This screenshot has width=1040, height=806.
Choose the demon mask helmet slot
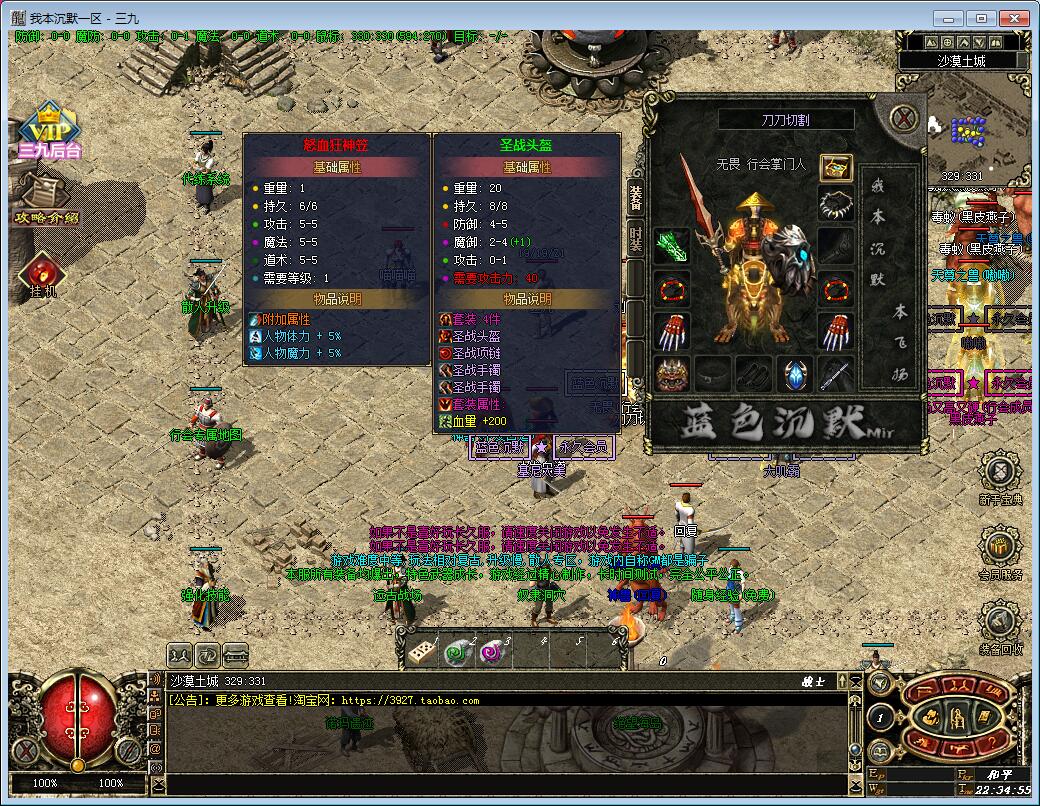click(672, 374)
